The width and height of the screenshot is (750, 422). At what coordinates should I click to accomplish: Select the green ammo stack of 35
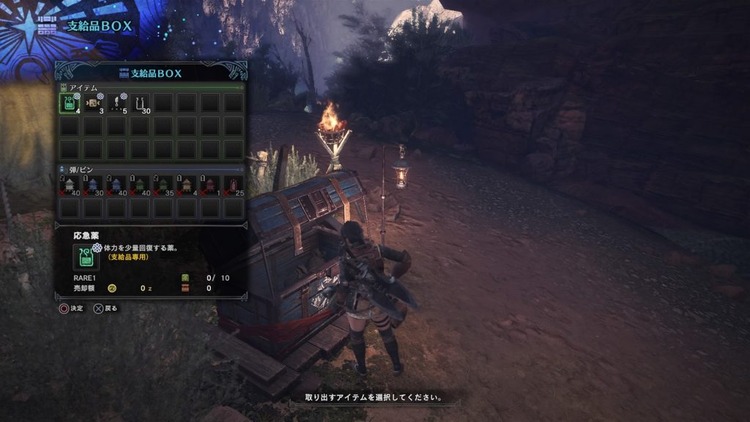coord(163,186)
